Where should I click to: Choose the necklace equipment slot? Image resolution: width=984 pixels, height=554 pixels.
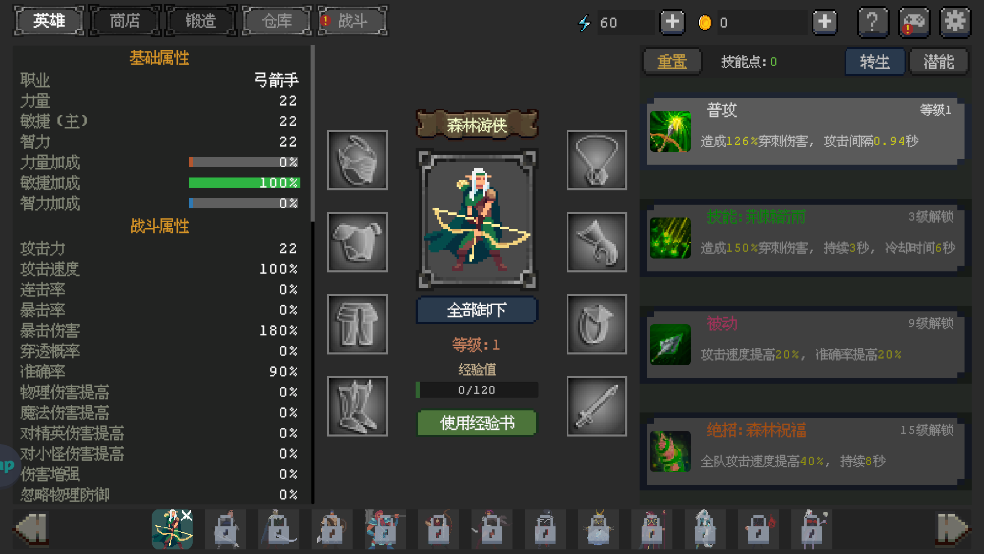(x=597, y=160)
